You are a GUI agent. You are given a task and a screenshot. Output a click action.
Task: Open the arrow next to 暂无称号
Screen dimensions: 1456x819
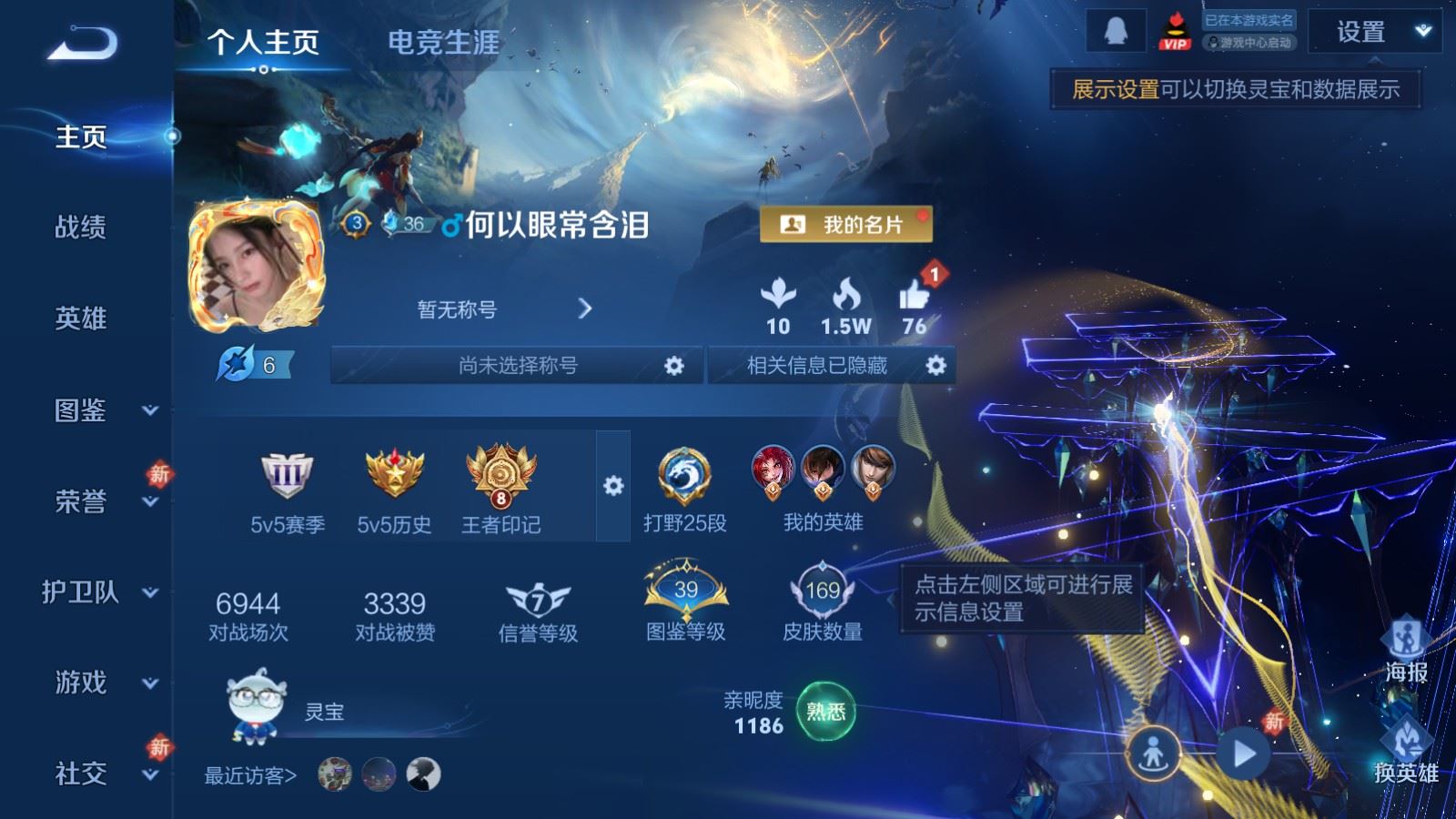click(x=586, y=308)
